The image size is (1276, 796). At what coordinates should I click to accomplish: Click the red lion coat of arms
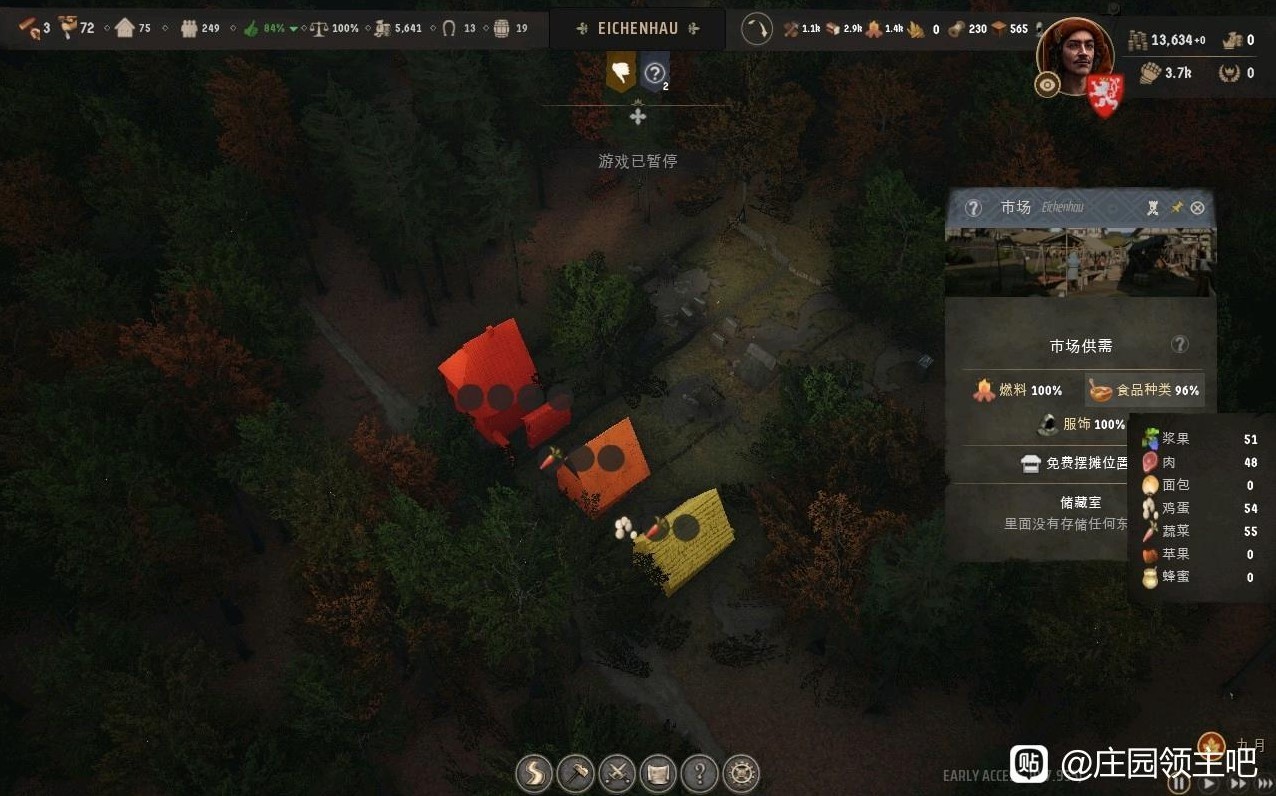[x=1105, y=94]
